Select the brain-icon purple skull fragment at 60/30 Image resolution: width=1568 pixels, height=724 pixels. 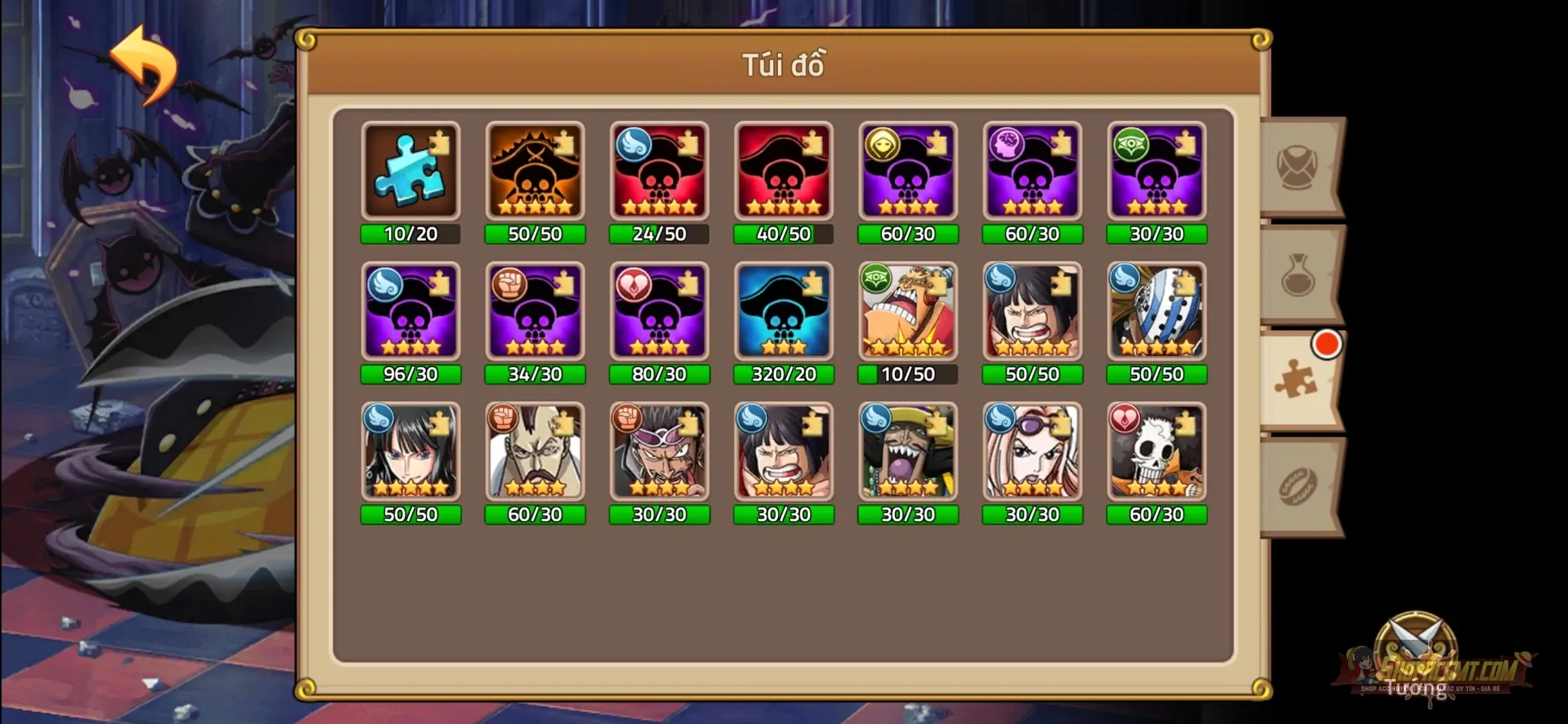click(x=1032, y=170)
